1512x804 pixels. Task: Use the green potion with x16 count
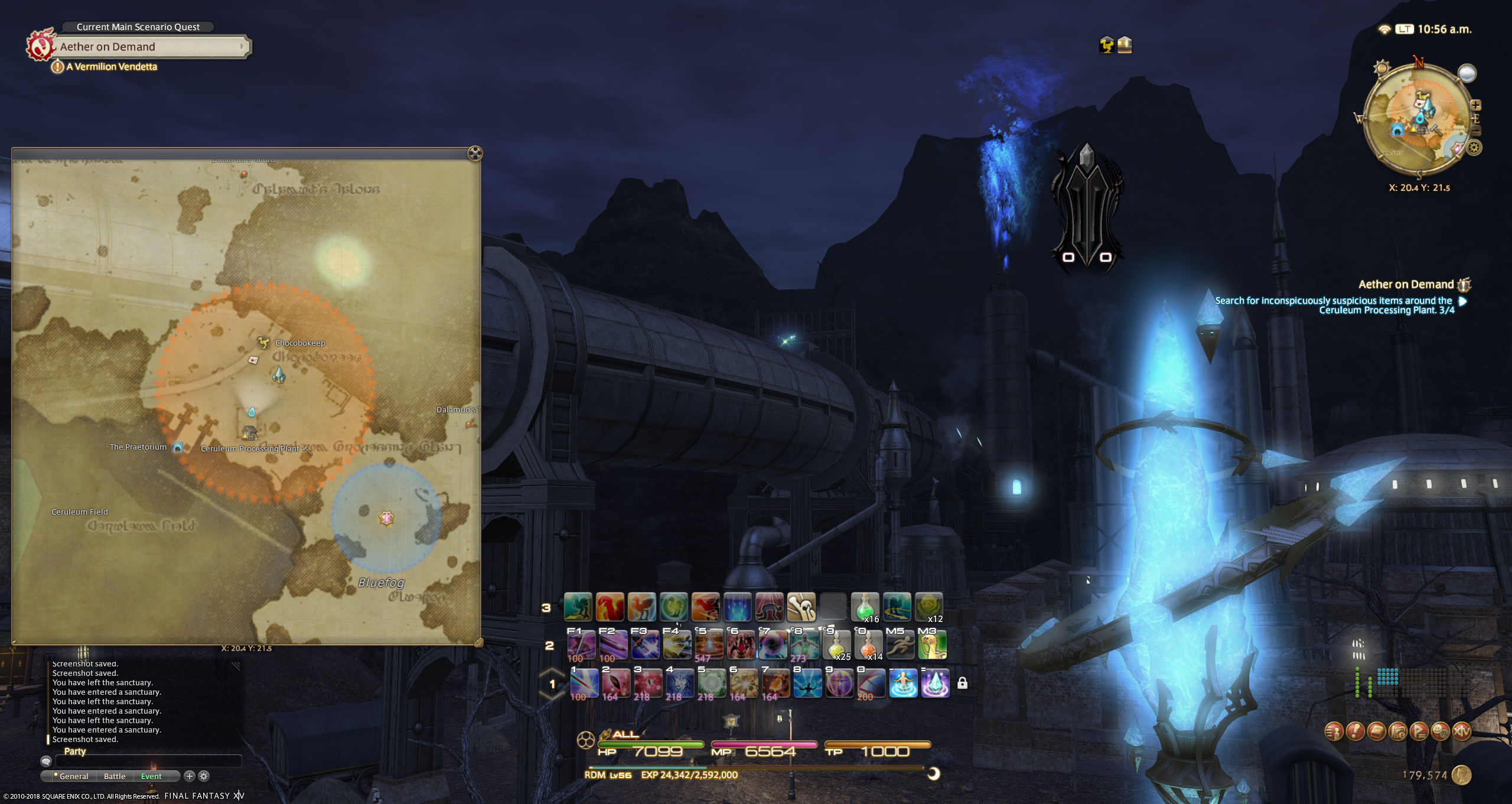point(865,607)
